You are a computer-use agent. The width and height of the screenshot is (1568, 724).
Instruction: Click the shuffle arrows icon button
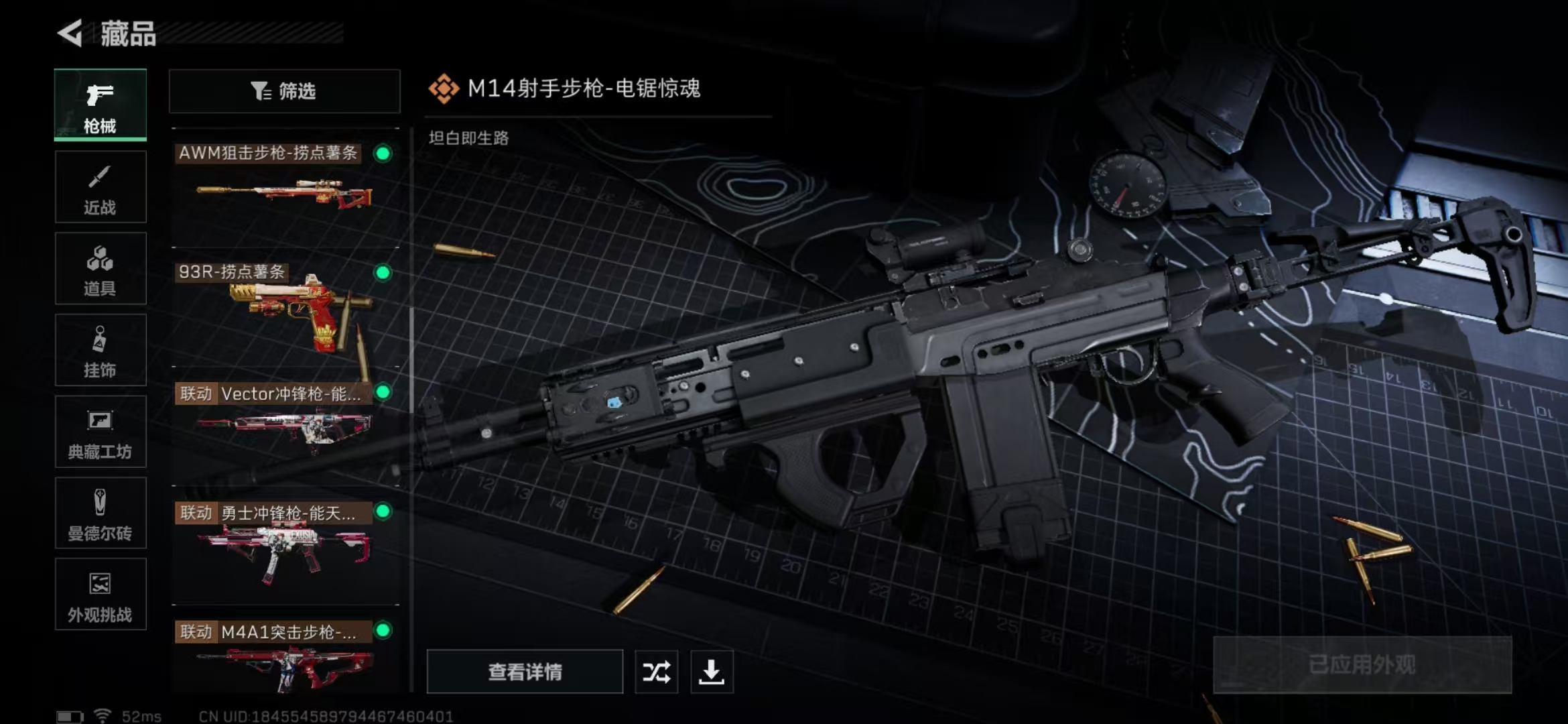(x=656, y=672)
